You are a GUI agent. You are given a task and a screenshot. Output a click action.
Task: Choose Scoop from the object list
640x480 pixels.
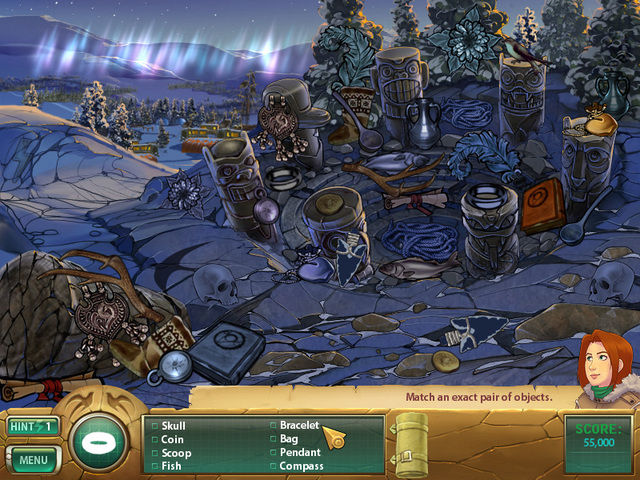coord(175,451)
